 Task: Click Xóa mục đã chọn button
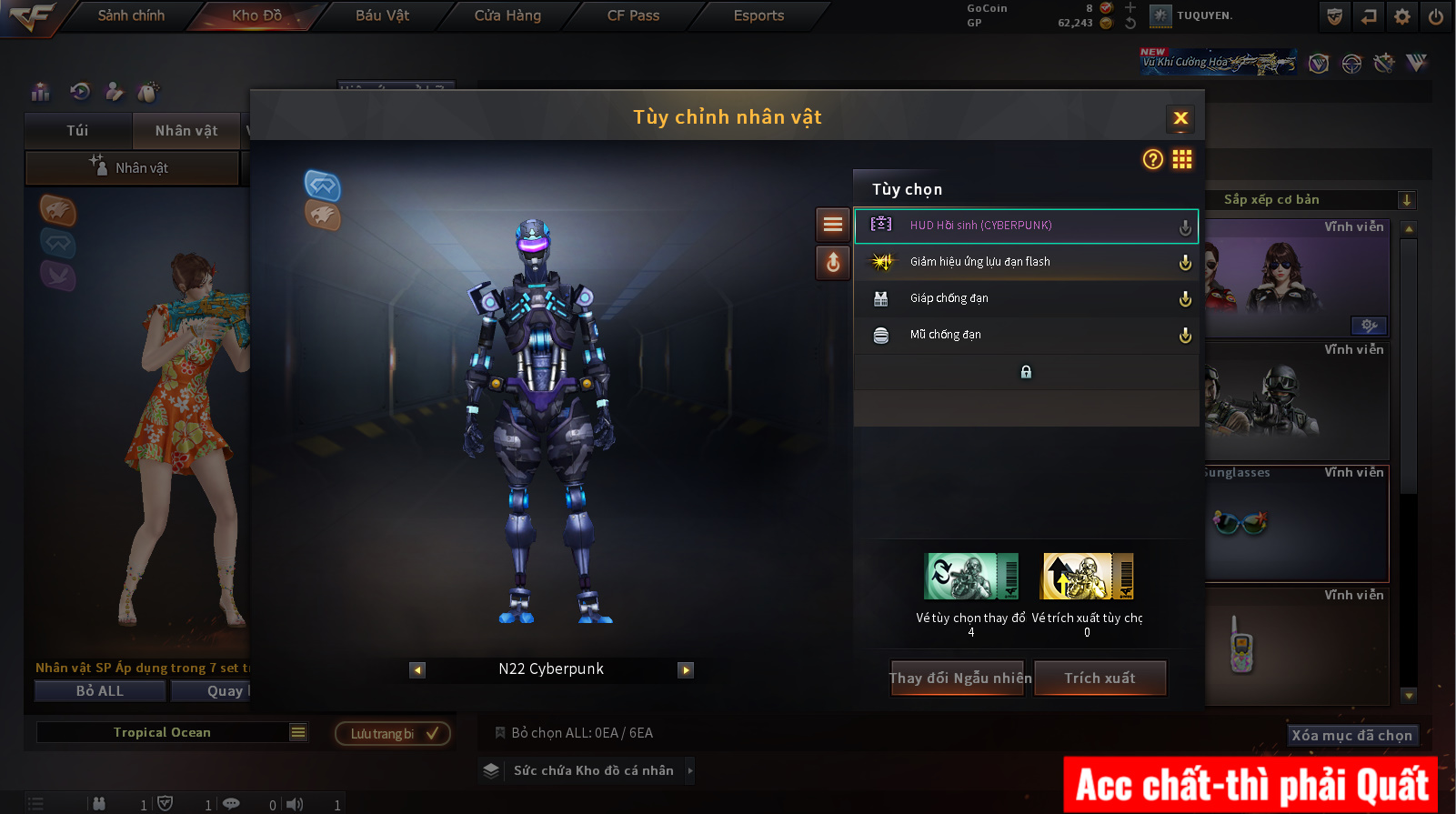[1351, 735]
